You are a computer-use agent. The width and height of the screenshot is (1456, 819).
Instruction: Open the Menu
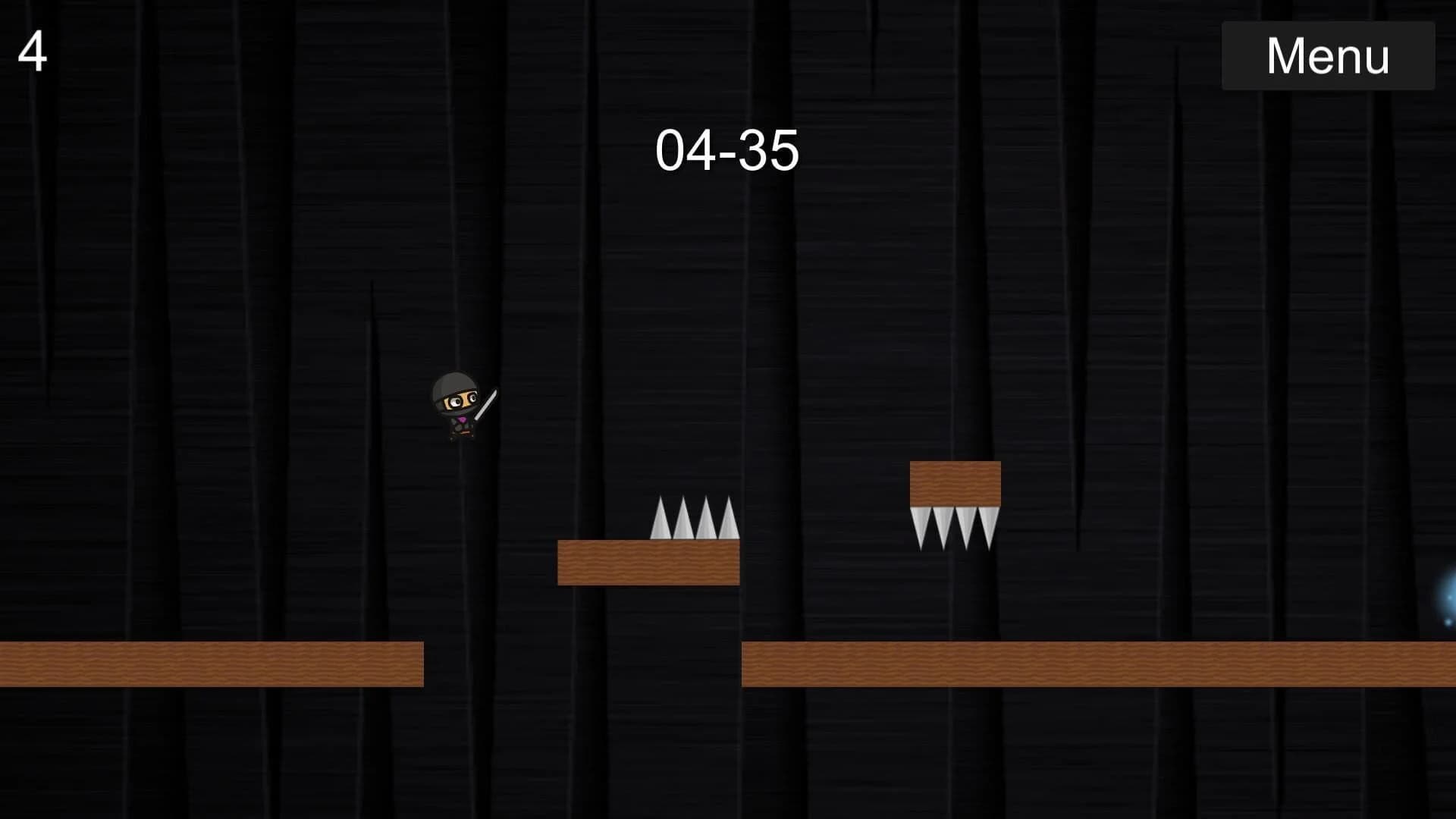[x=1328, y=55]
